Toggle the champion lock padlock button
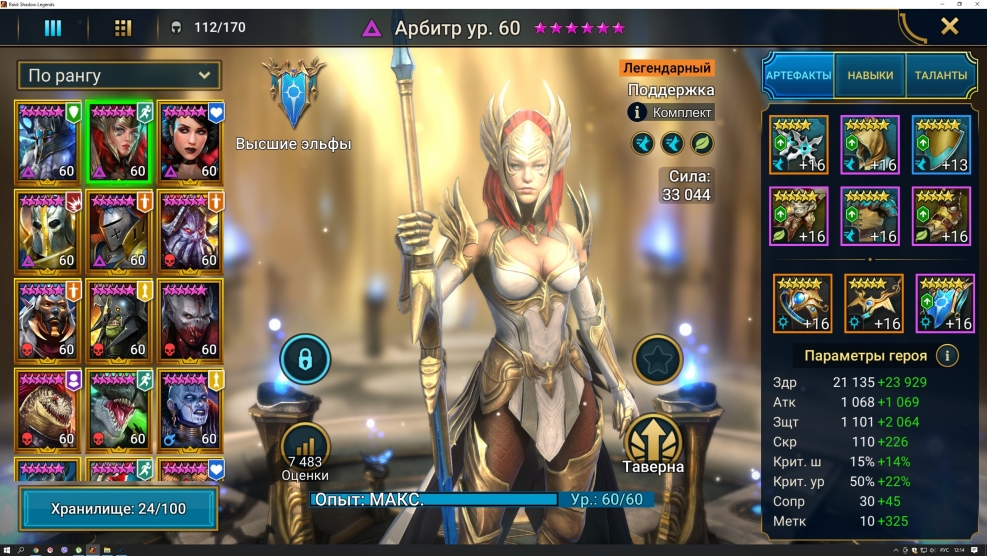987x556 pixels. coord(305,359)
